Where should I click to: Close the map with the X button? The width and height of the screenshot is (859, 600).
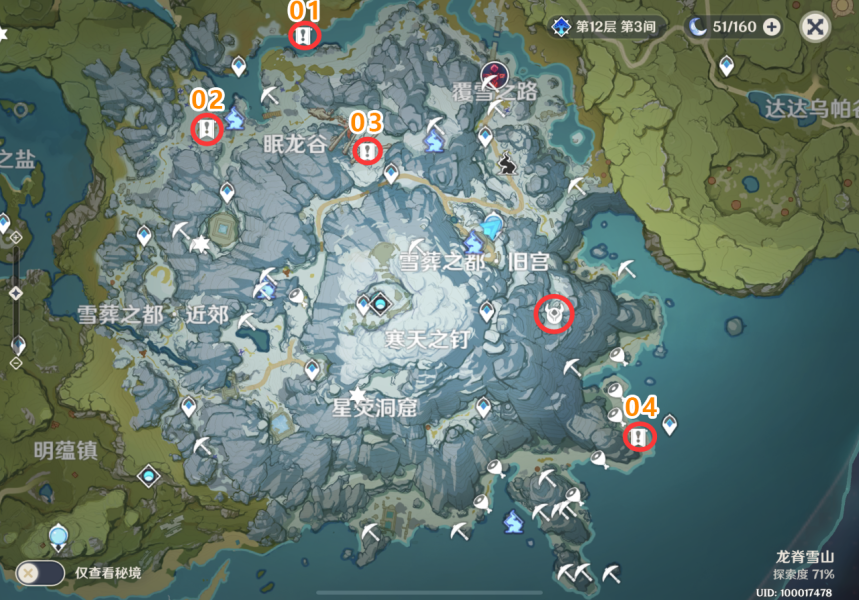(x=816, y=28)
